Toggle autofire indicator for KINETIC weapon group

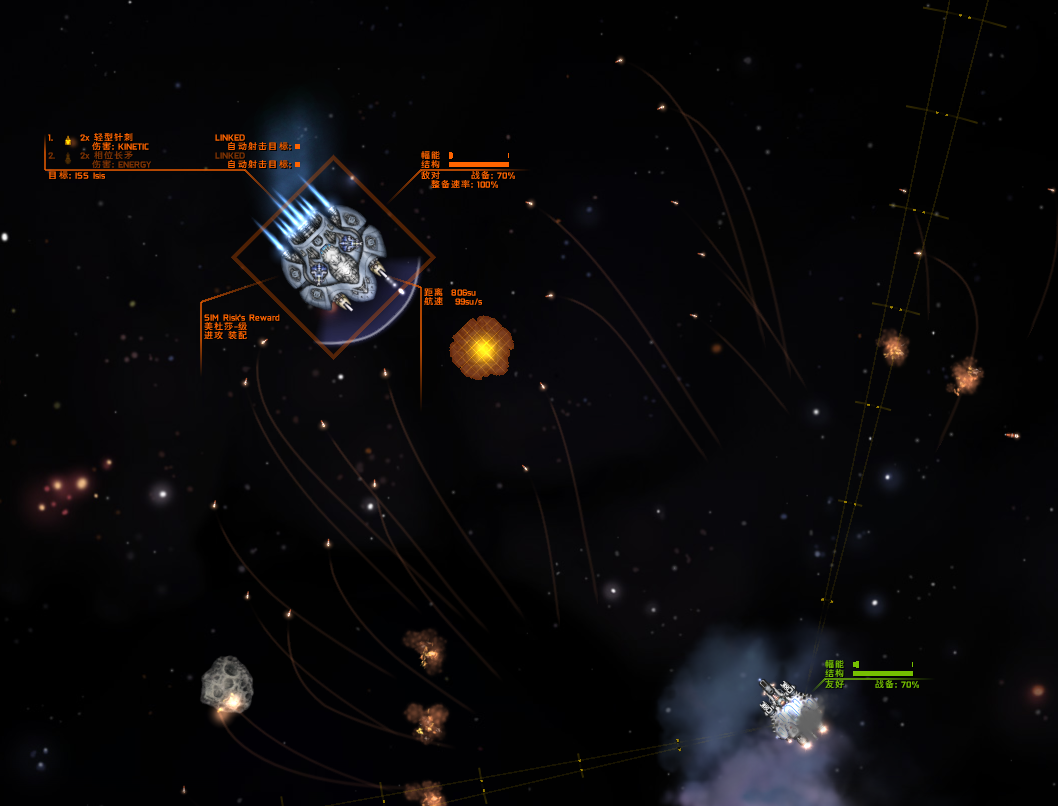coord(297,146)
